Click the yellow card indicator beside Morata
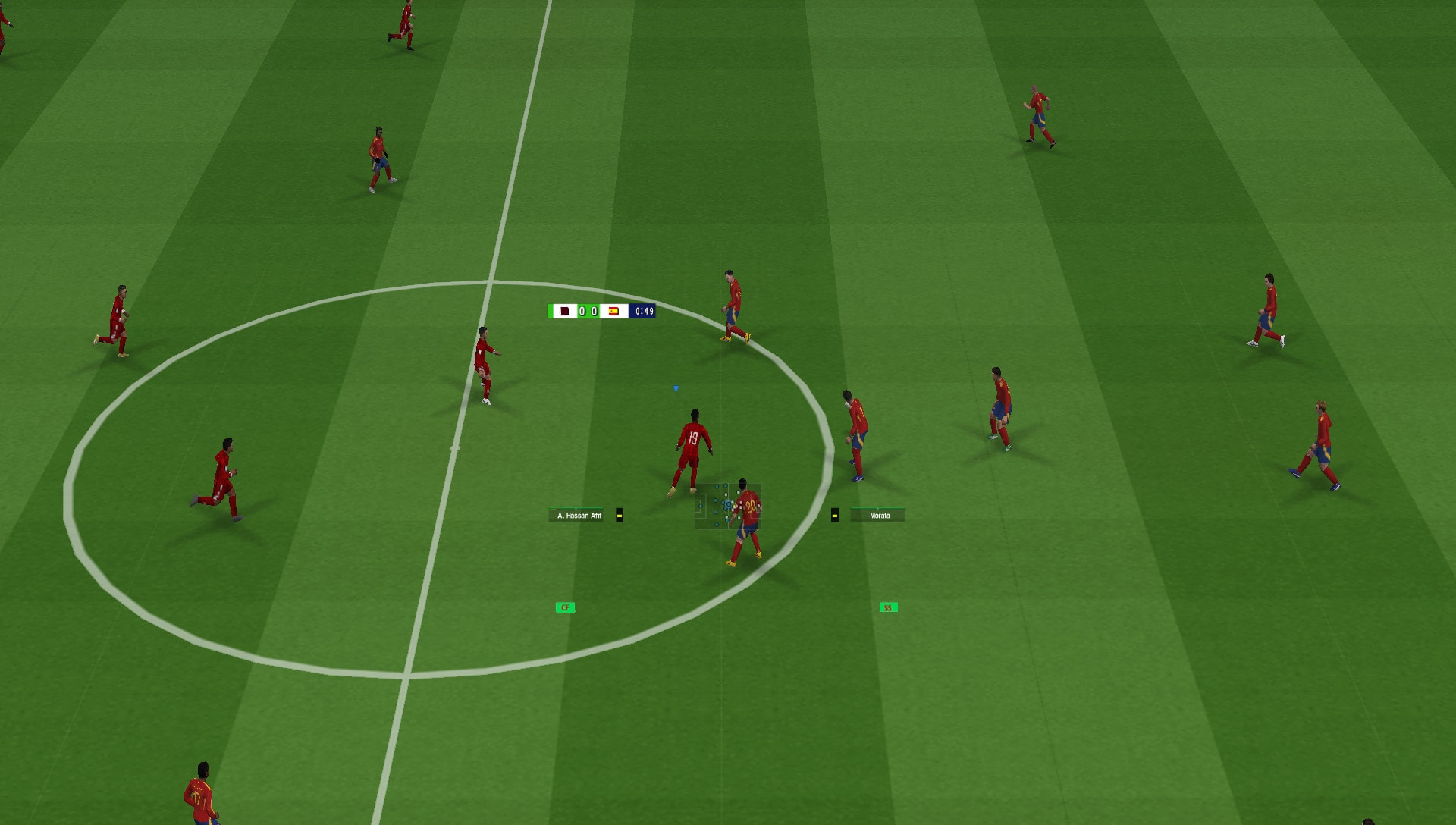This screenshot has width=1456, height=825. tap(835, 516)
